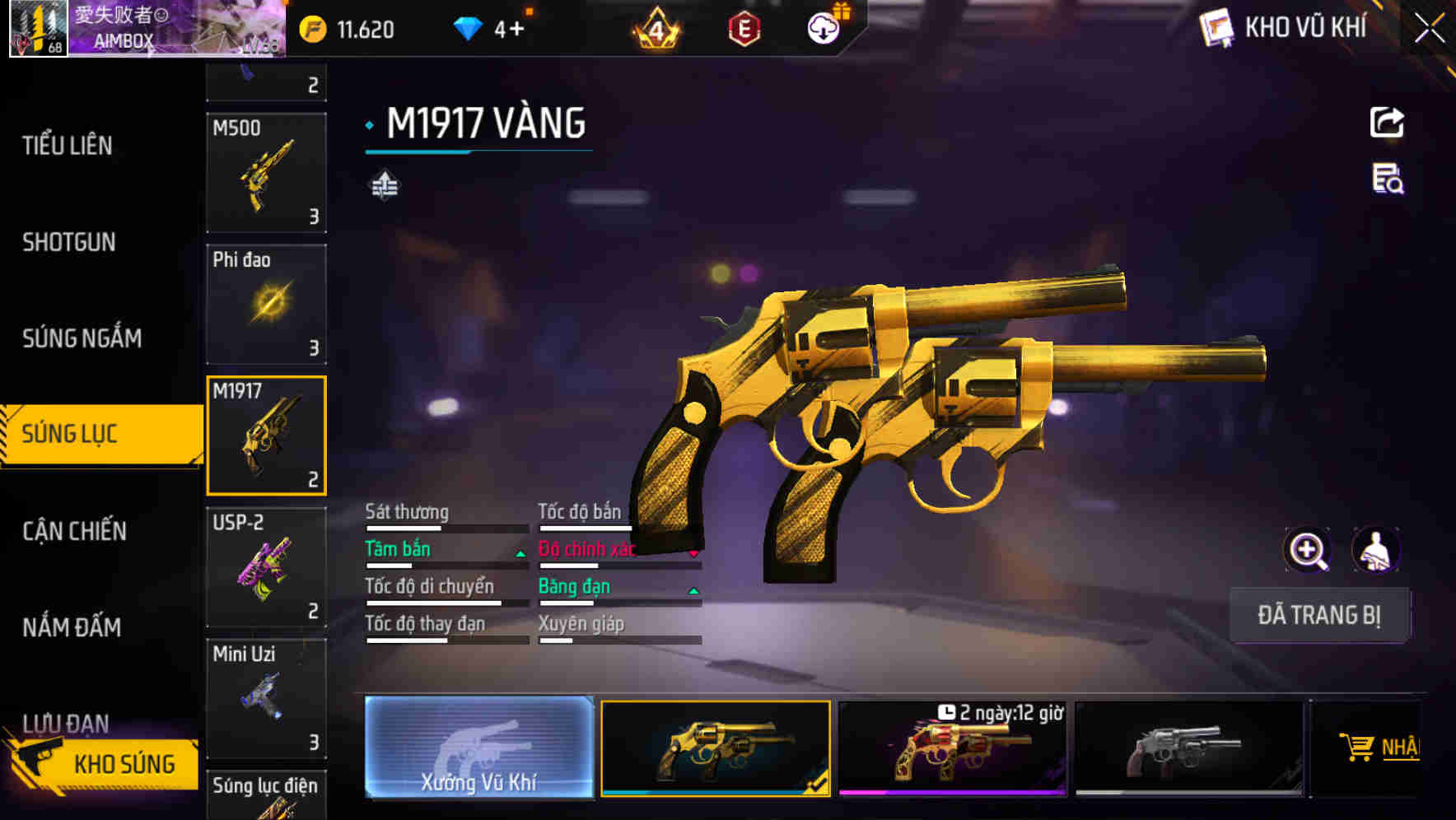Open the Xưởng Vũ Khí workshop tile
Viewport: 1456px width, 820px height.
click(x=478, y=748)
